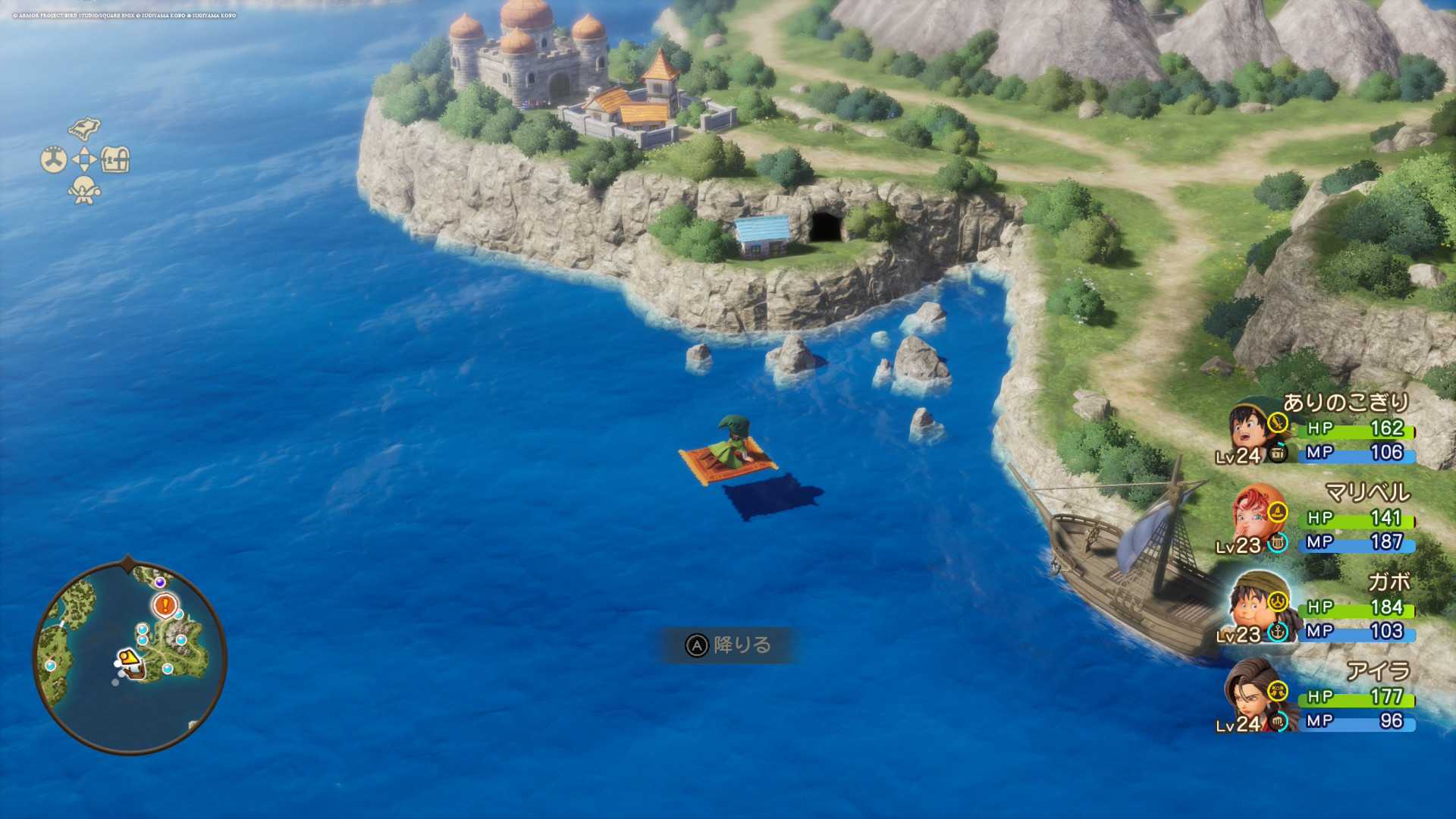Viewport: 1456px width, 819px height.
Task: Click the purple orb marker on the minimap
Action: click(160, 582)
